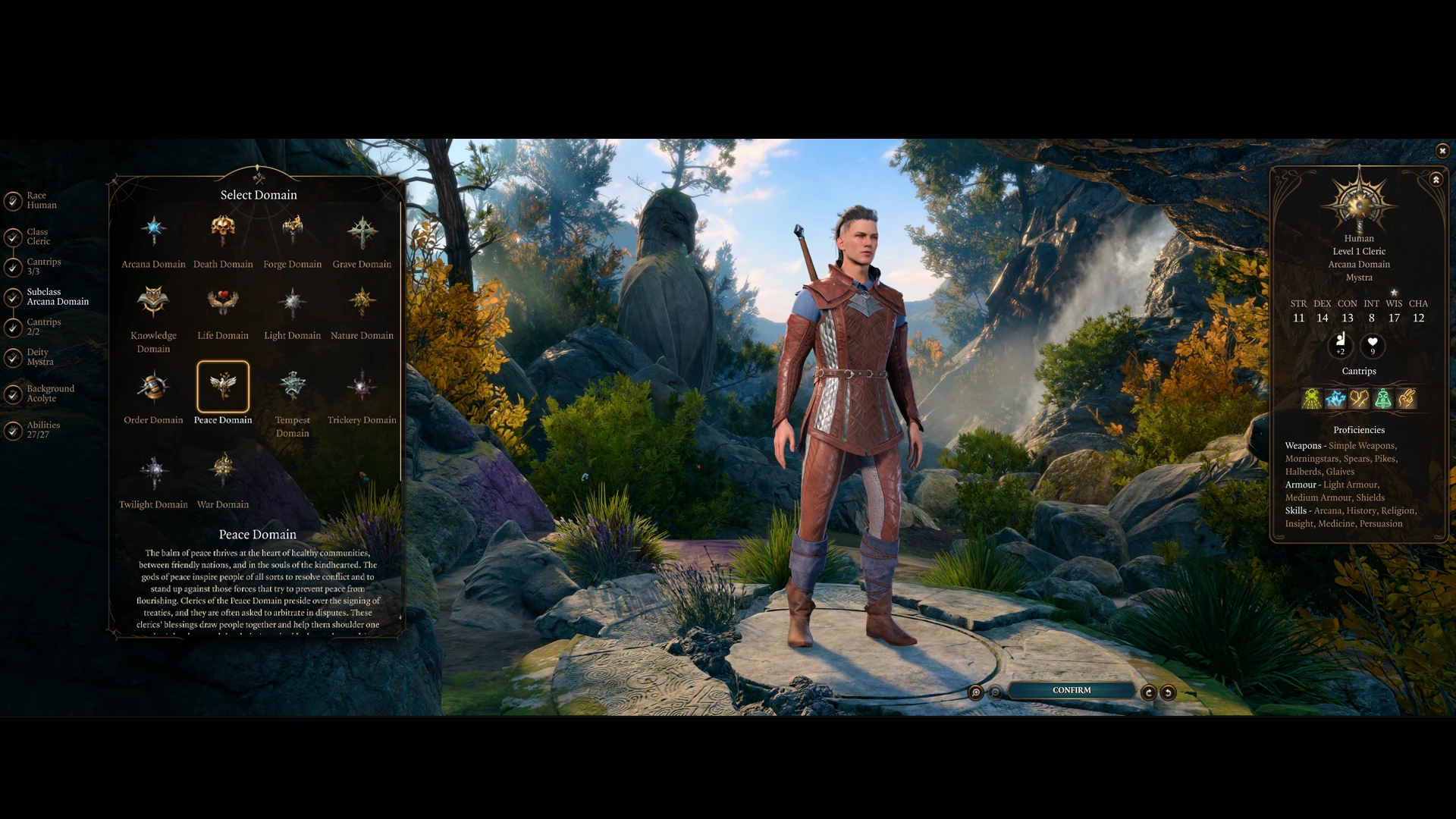
Task: Open the Race step in sidebar
Action: click(x=36, y=200)
